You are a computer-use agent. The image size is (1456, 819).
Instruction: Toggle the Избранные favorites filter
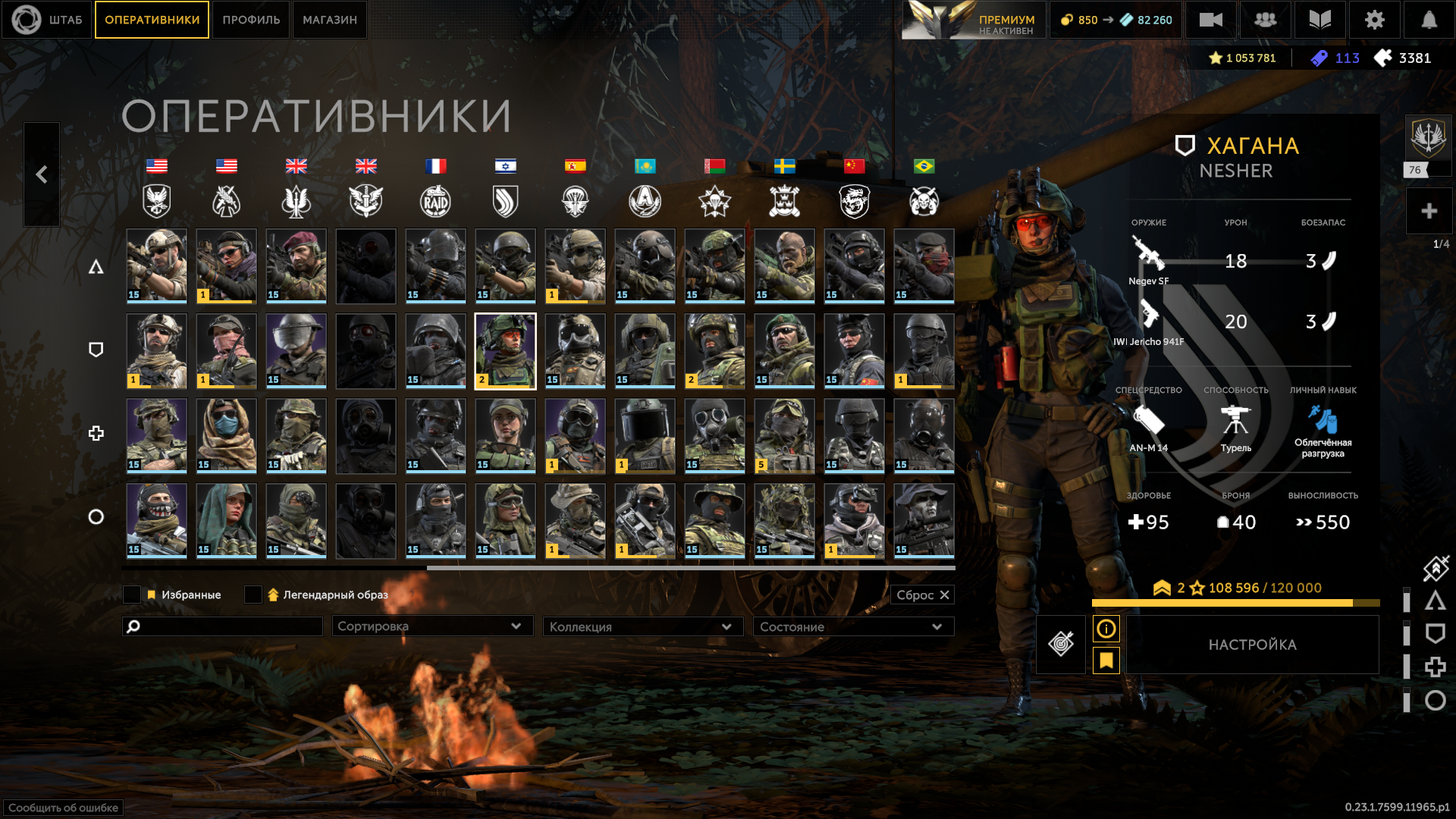[132, 595]
